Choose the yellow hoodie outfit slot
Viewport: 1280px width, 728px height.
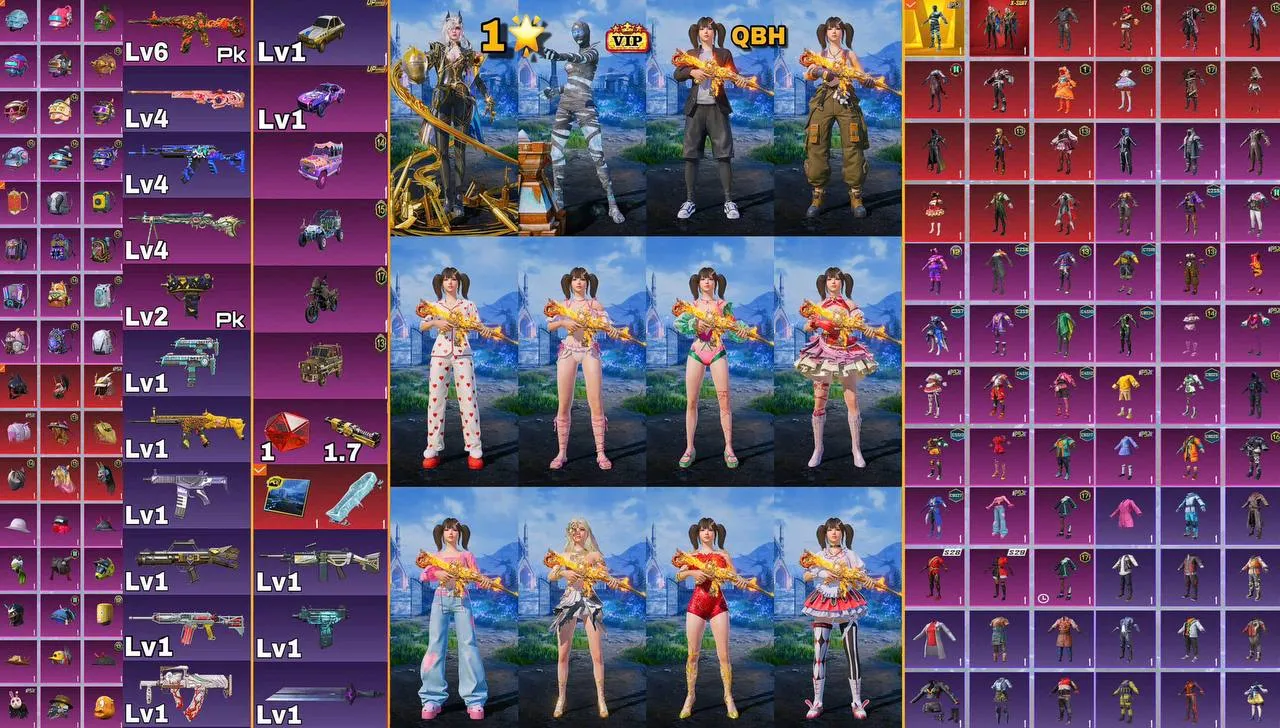click(1127, 391)
